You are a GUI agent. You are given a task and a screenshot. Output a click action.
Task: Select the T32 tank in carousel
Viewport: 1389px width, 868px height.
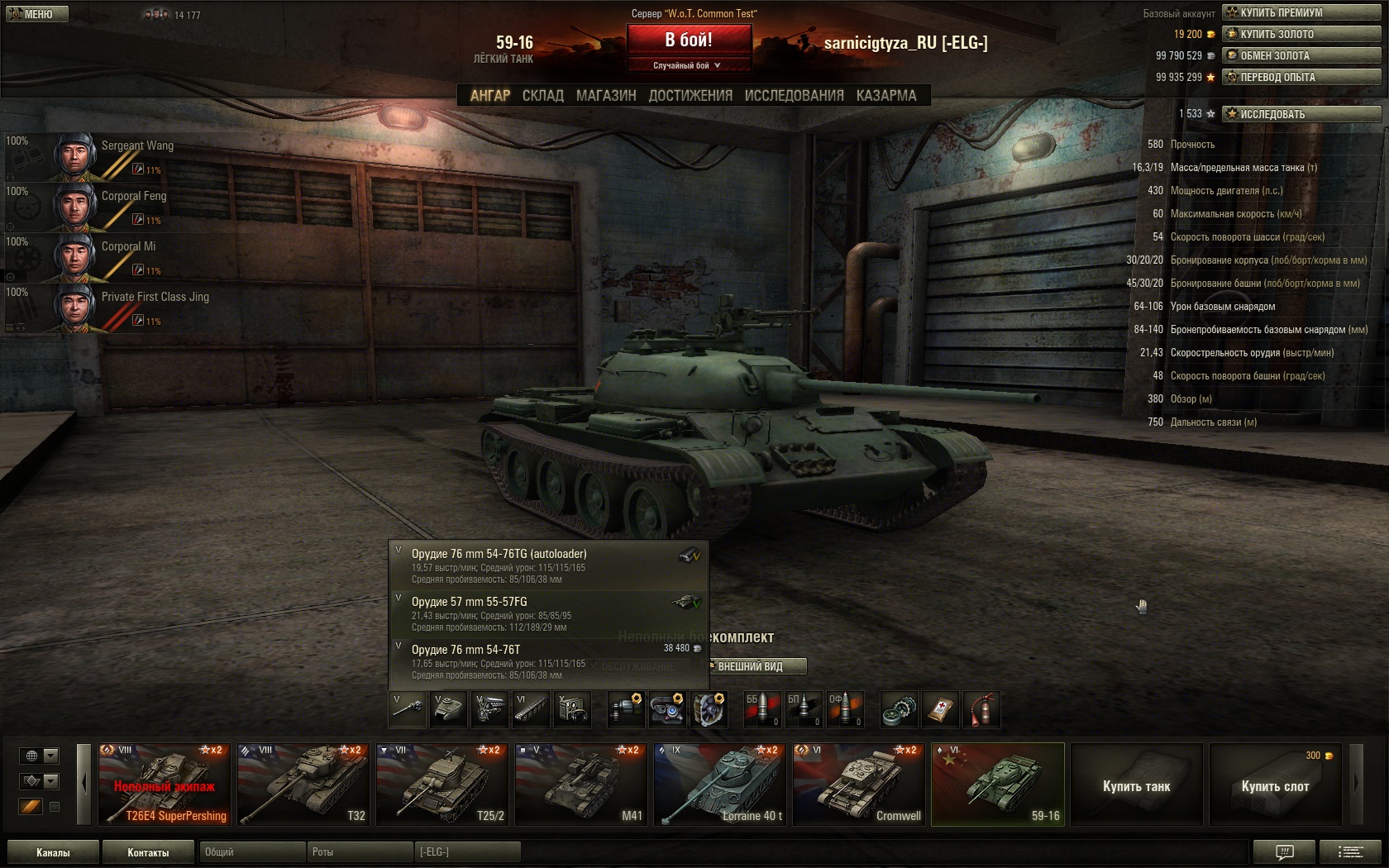[x=303, y=785]
